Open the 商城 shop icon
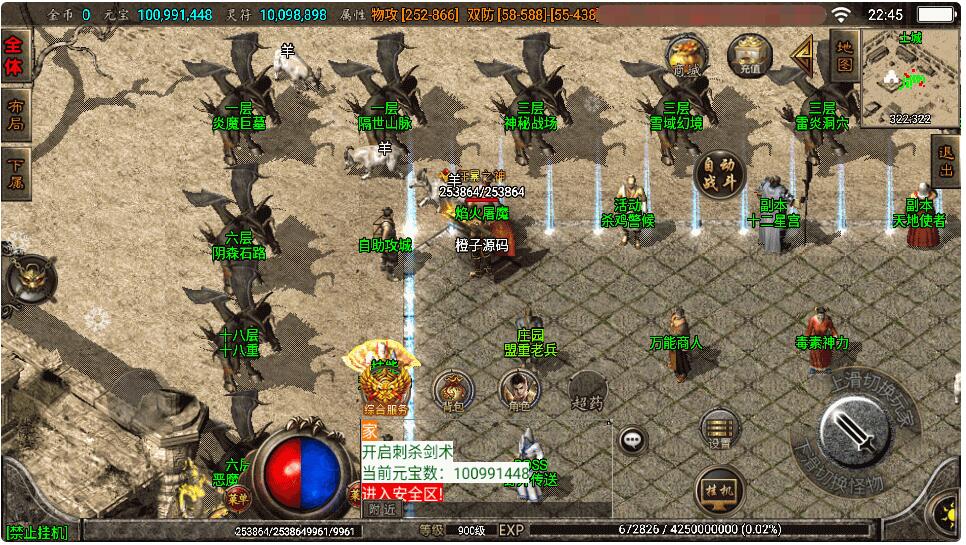Viewport: 966px width, 545px height. click(686, 55)
